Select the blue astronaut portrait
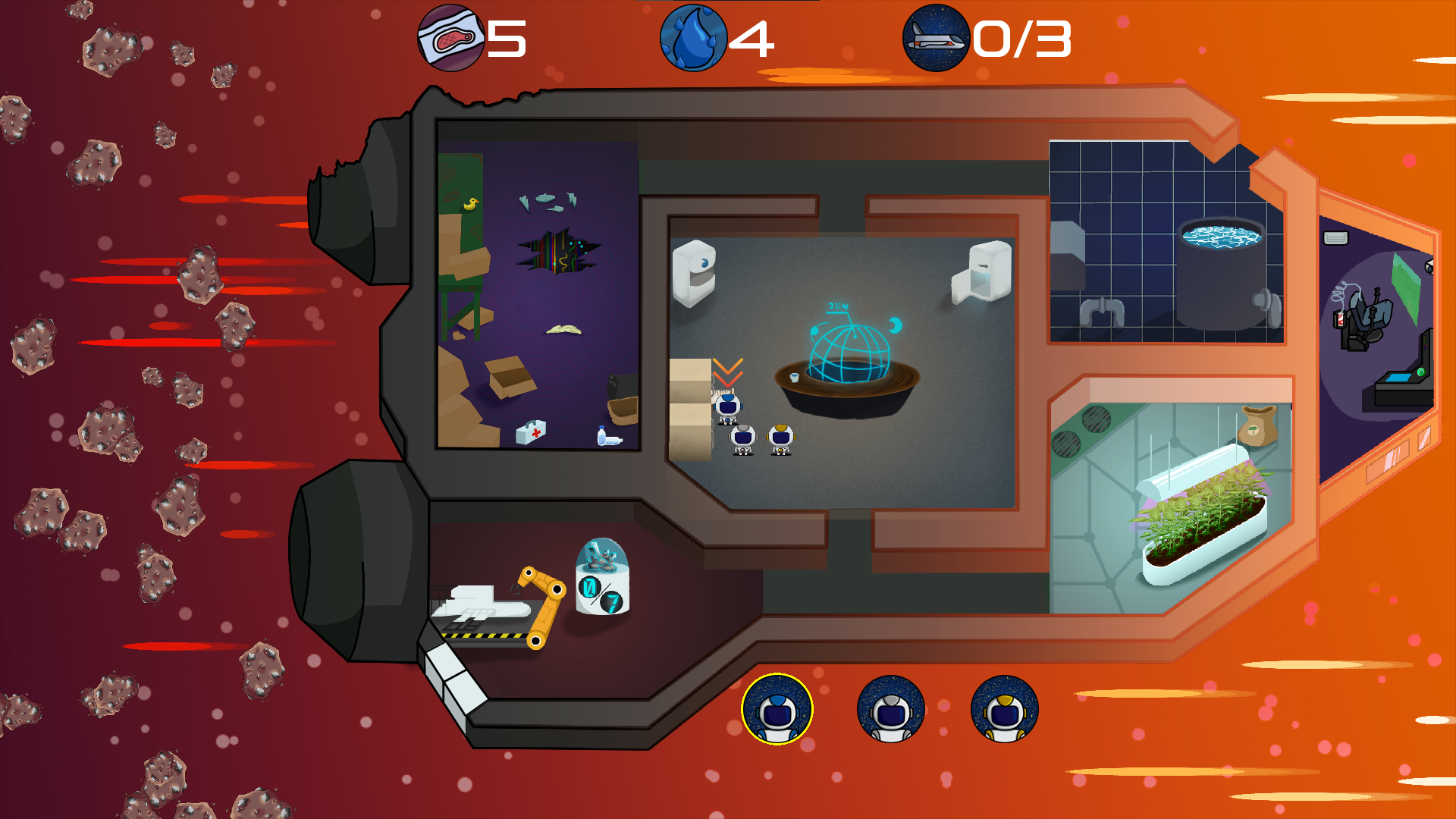 pos(777,710)
